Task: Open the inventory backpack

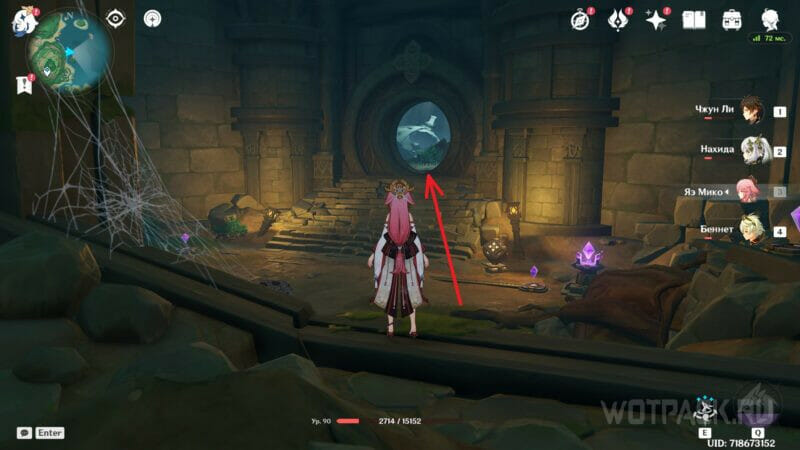Action: (732, 19)
